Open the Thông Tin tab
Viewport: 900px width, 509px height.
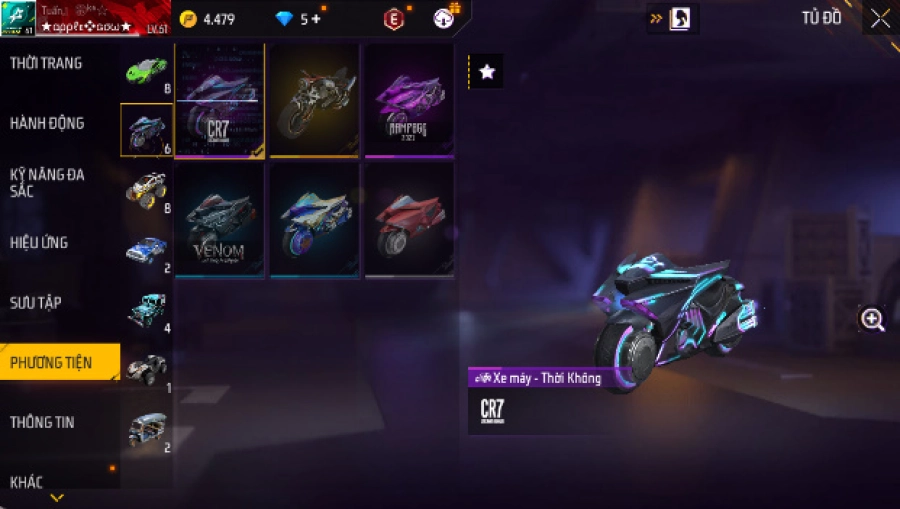point(42,422)
